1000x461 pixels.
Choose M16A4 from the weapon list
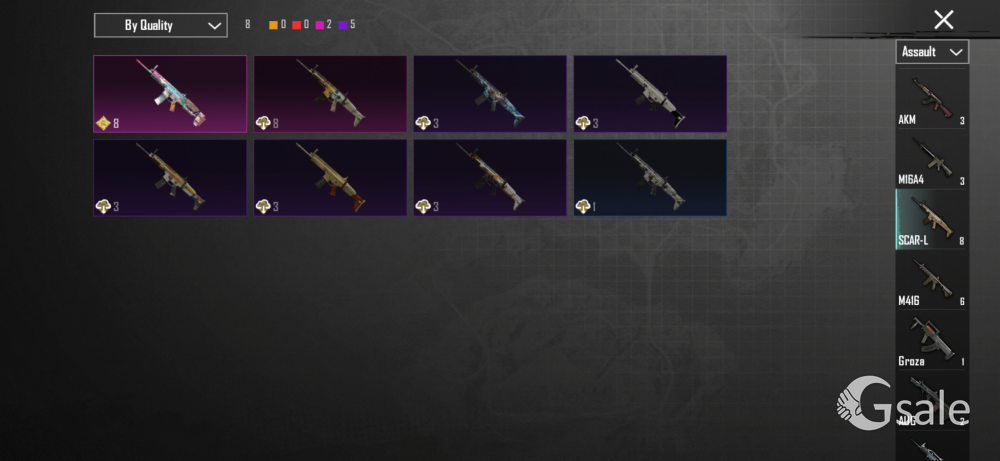tap(931, 160)
